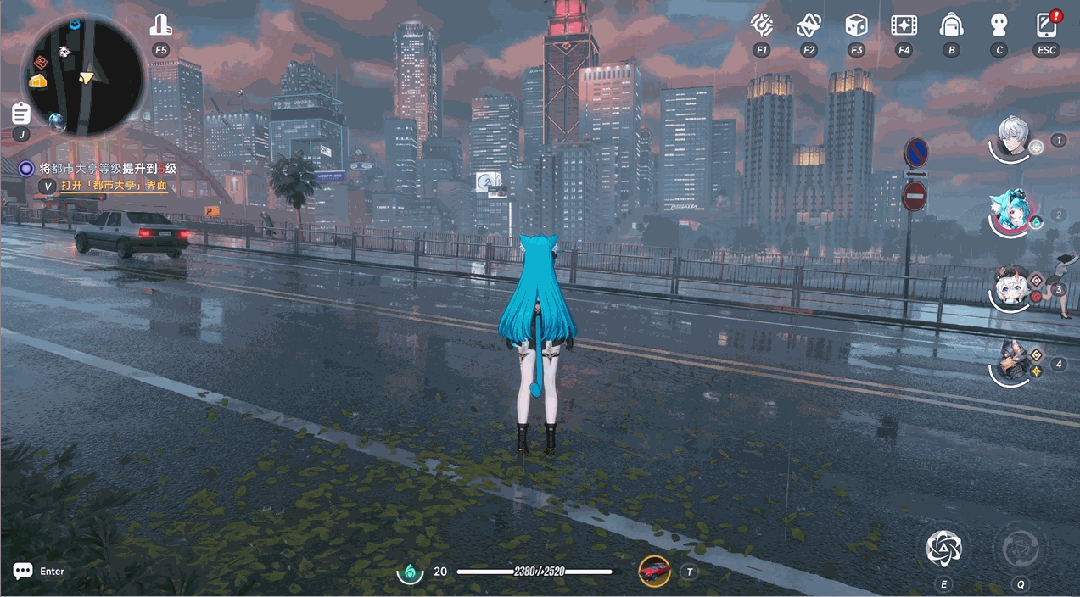1080x597 pixels.
Task: Open the dice cube icon menu
Action: 856,25
